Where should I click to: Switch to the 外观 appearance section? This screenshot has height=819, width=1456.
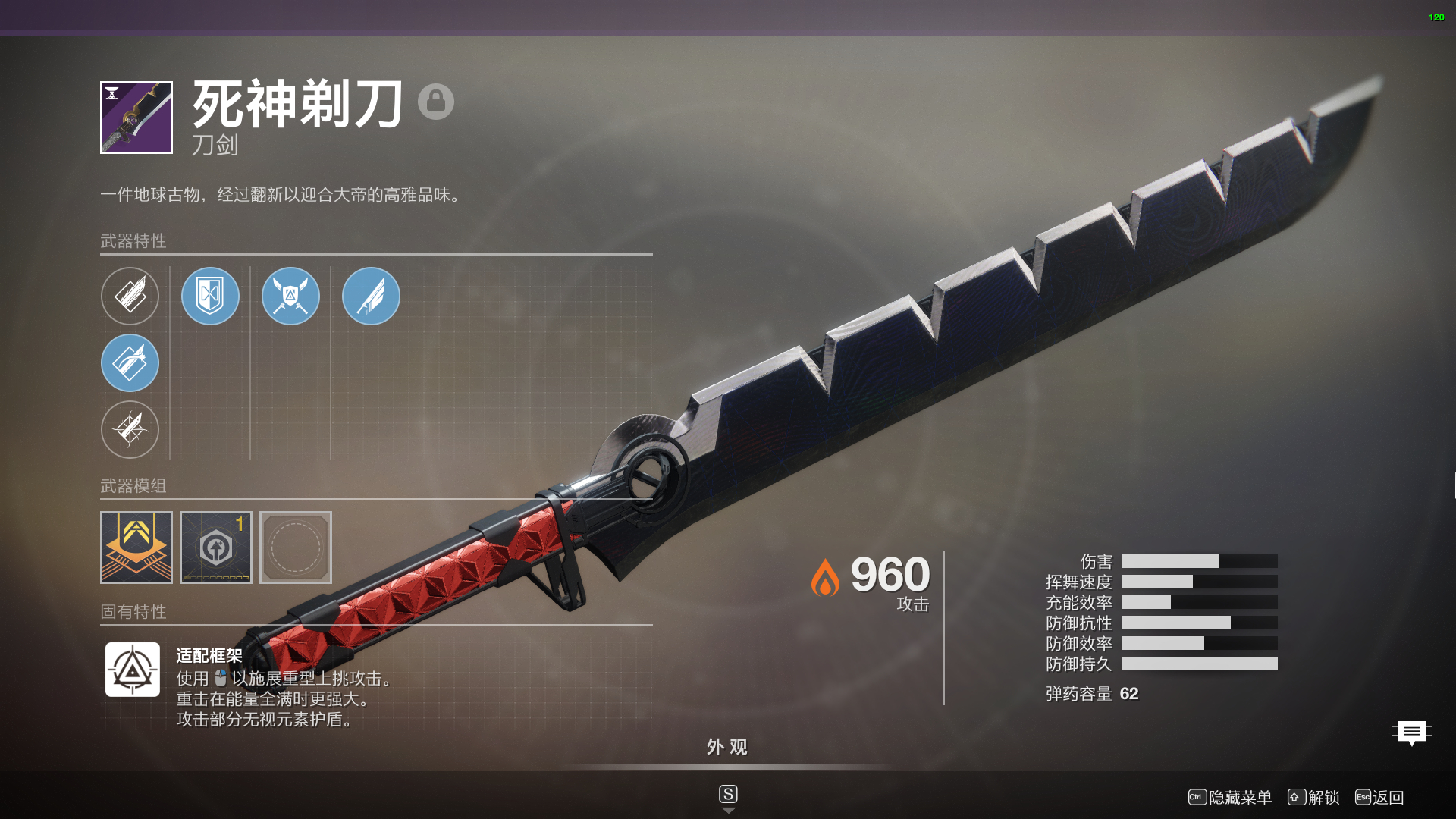727,748
